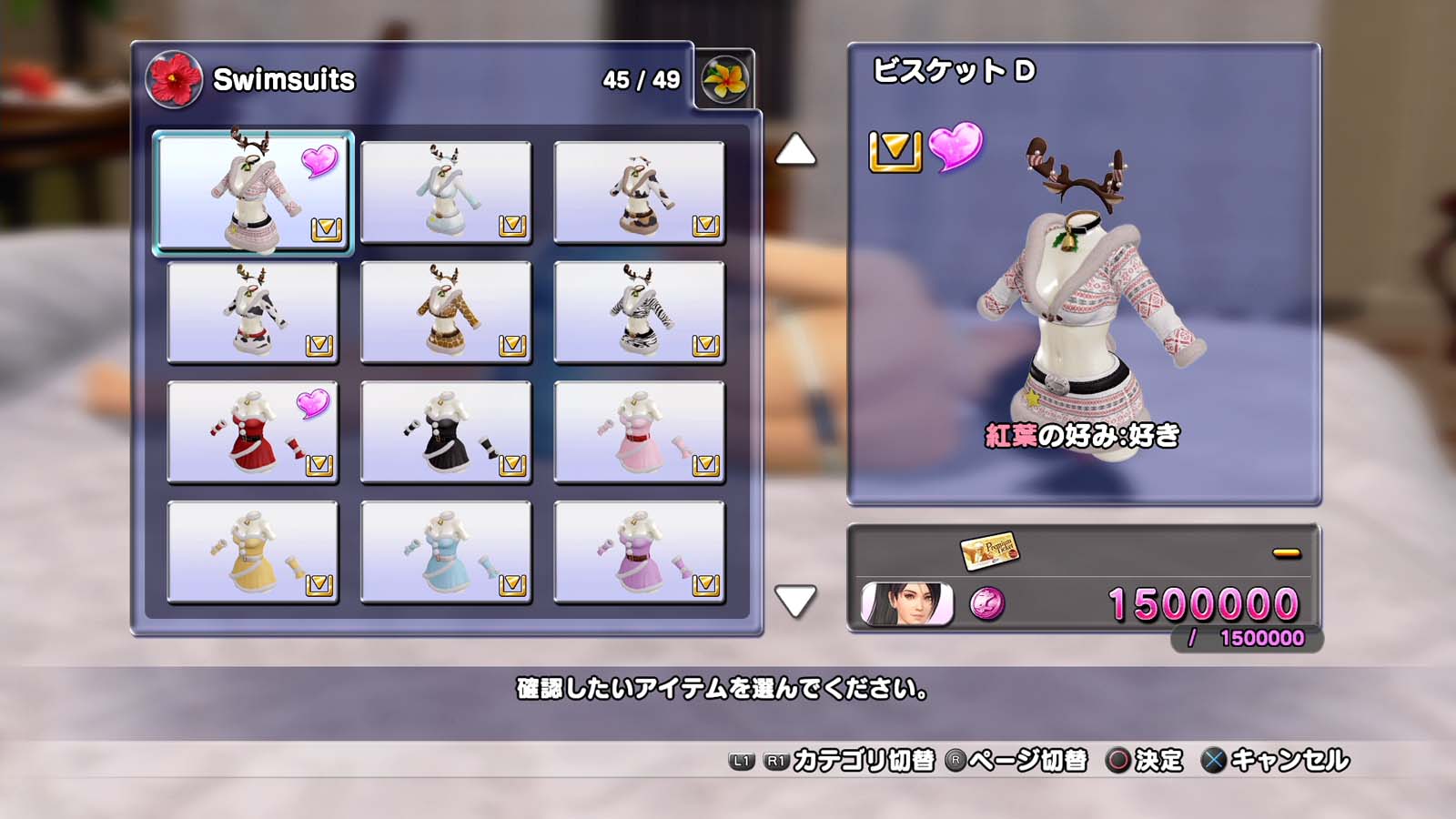Choose the pink Santa dress
The height and width of the screenshot is (819, 1456).
(x=639, y=432)
